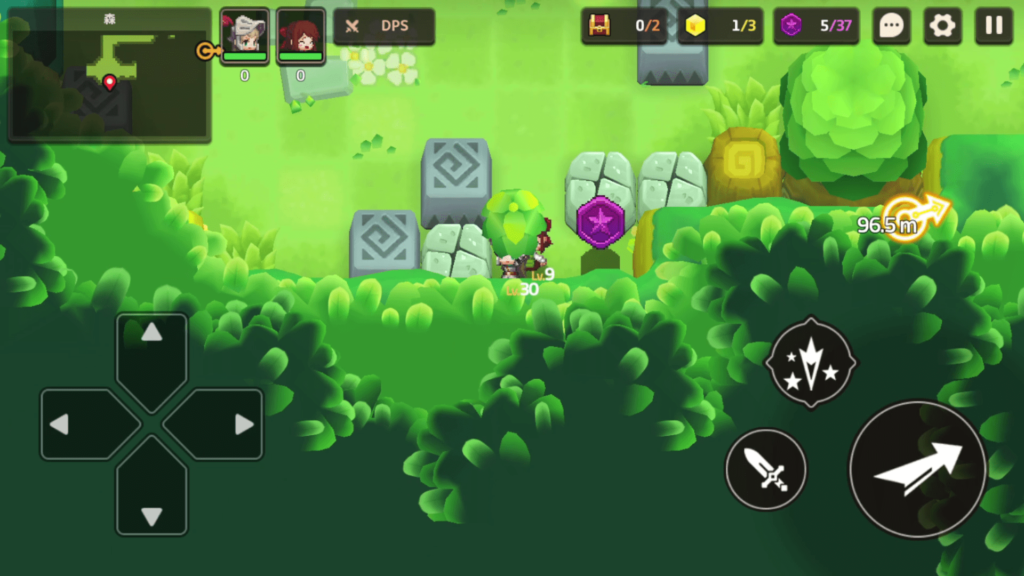The height and width of the screenshot is (576, 1024).
Task: Activate the star burst chain skill
Action: click(x=810, y=363)
